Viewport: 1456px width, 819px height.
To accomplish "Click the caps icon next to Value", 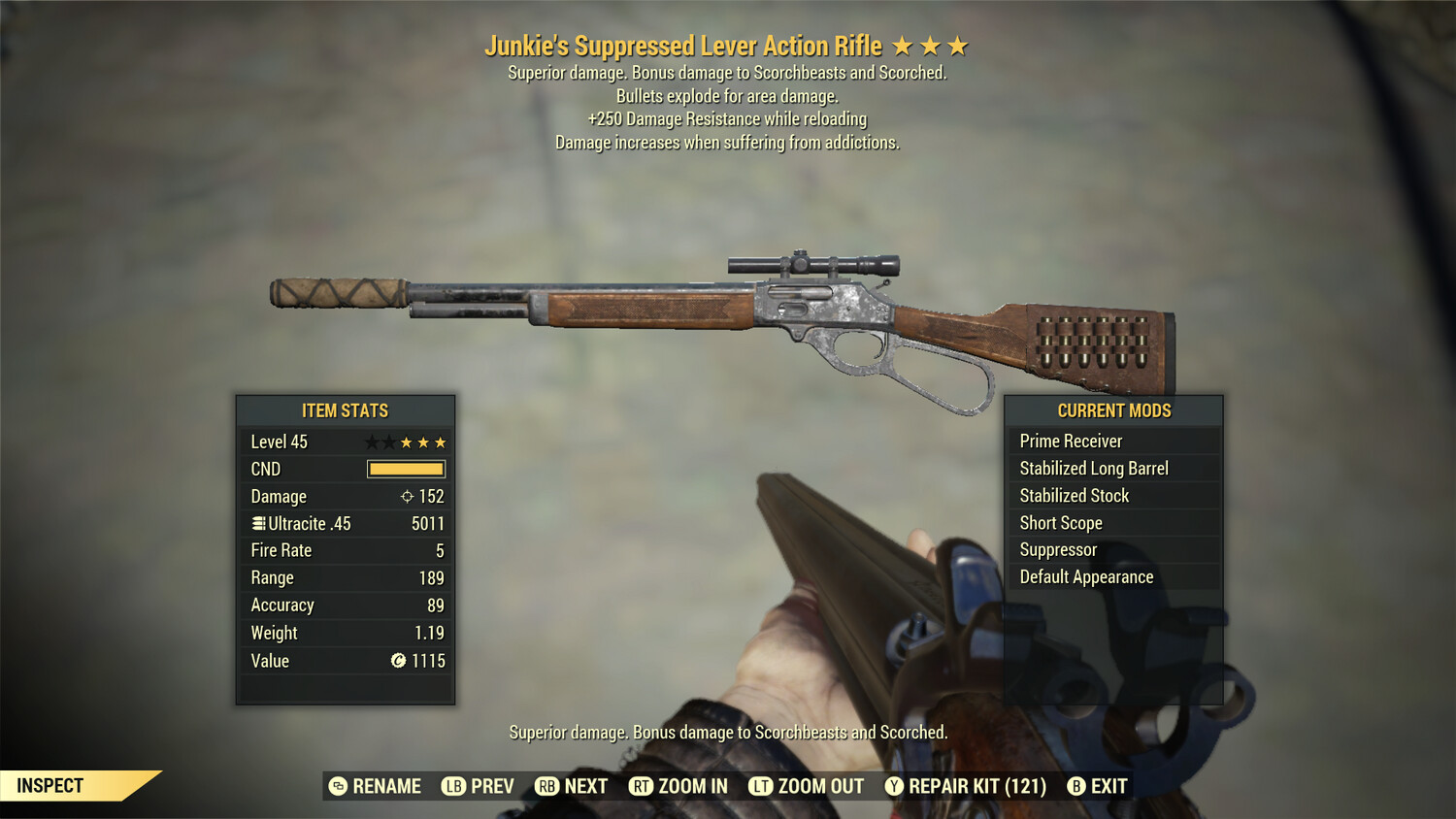I will click(398, 661).
